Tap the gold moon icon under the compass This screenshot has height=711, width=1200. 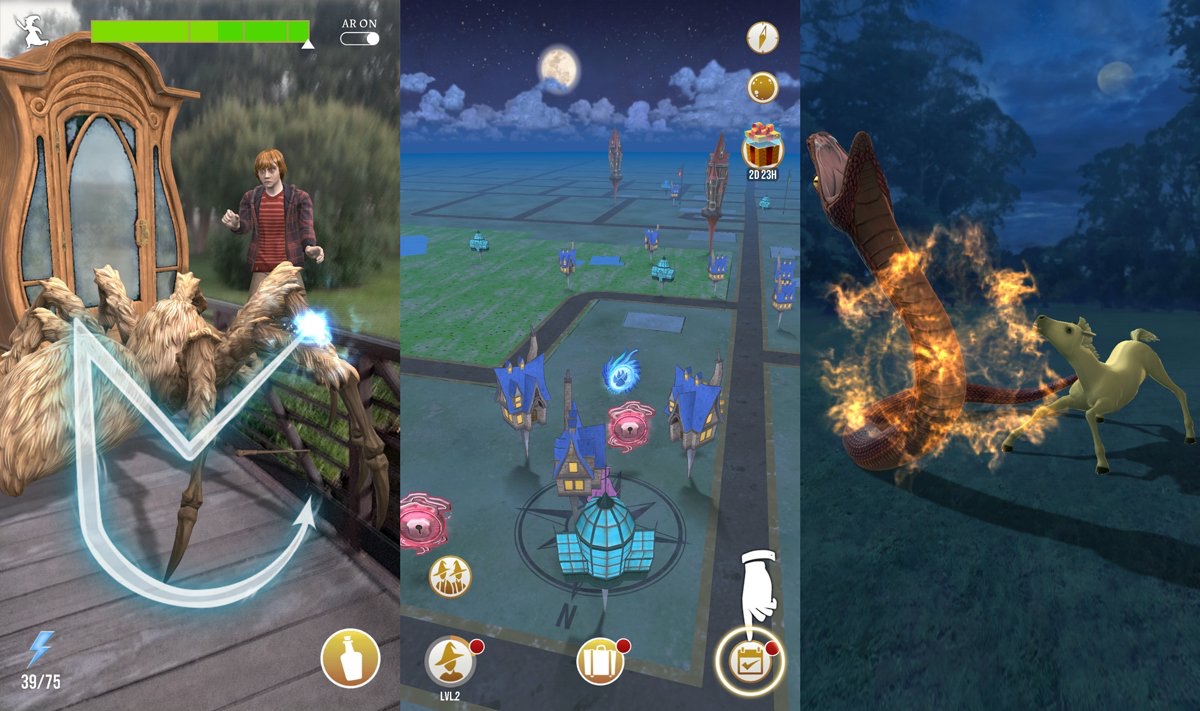(x=763, y=87)
